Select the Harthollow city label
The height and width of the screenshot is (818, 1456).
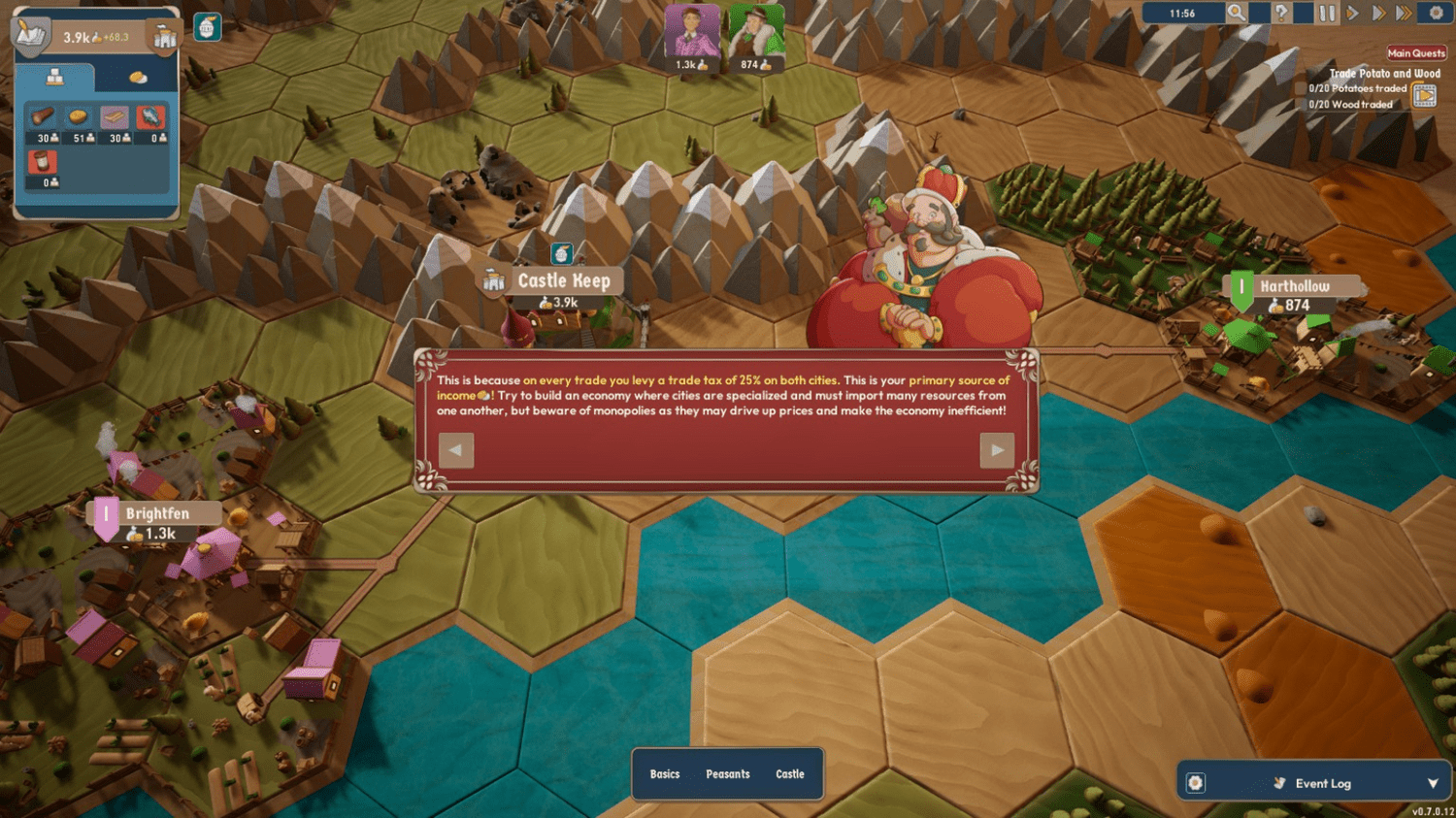(x=1294, y=286)
